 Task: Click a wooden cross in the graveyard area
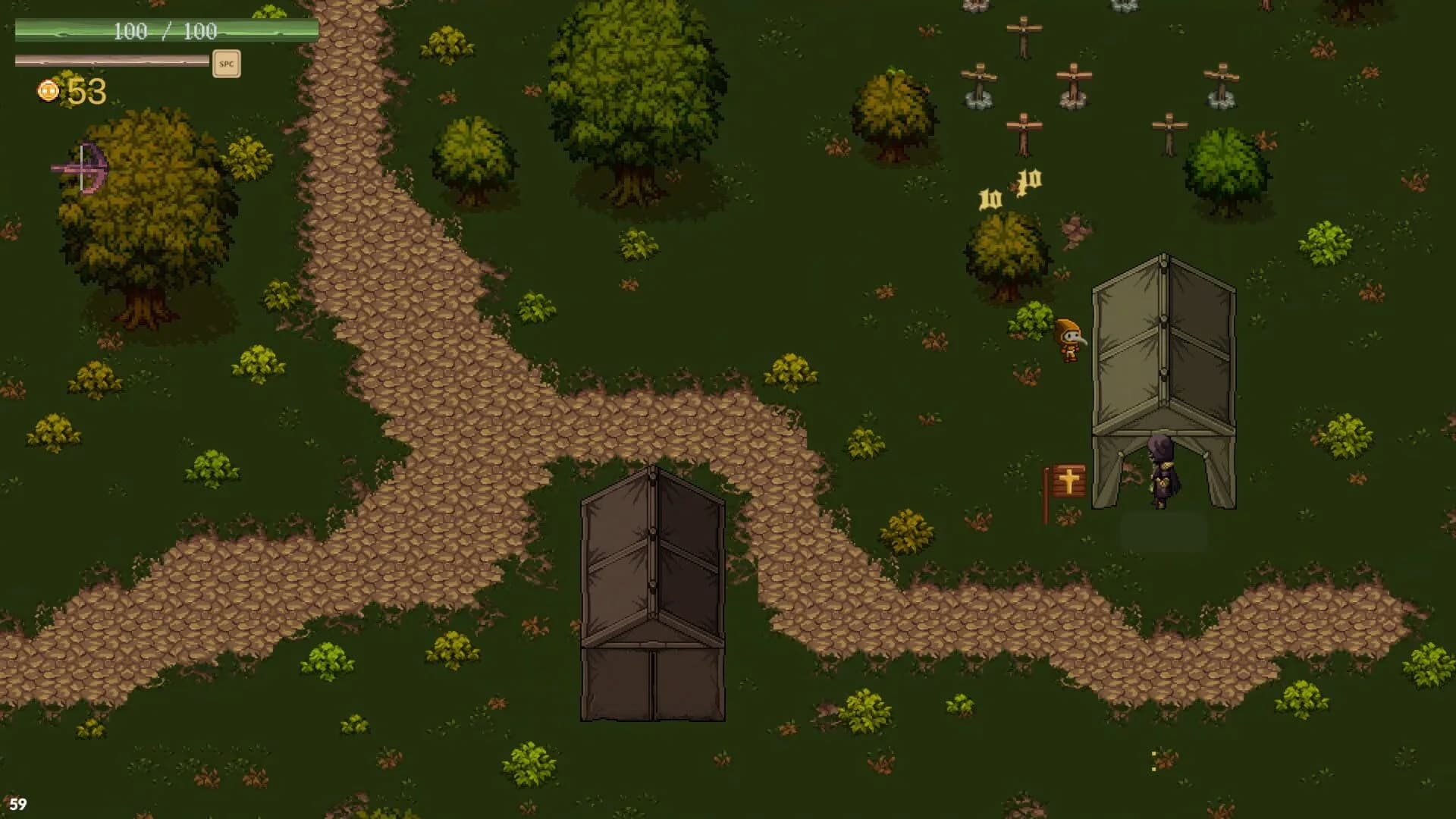pyautogui.click(x=1025, y=34)
